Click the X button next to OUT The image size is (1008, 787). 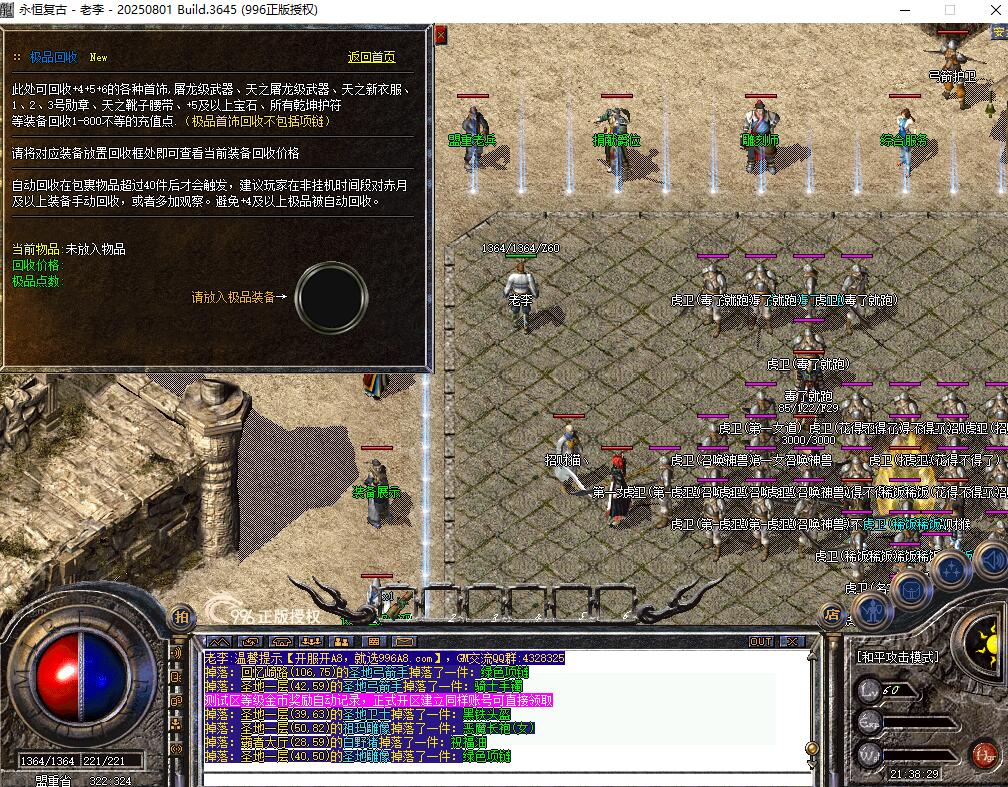792,641
